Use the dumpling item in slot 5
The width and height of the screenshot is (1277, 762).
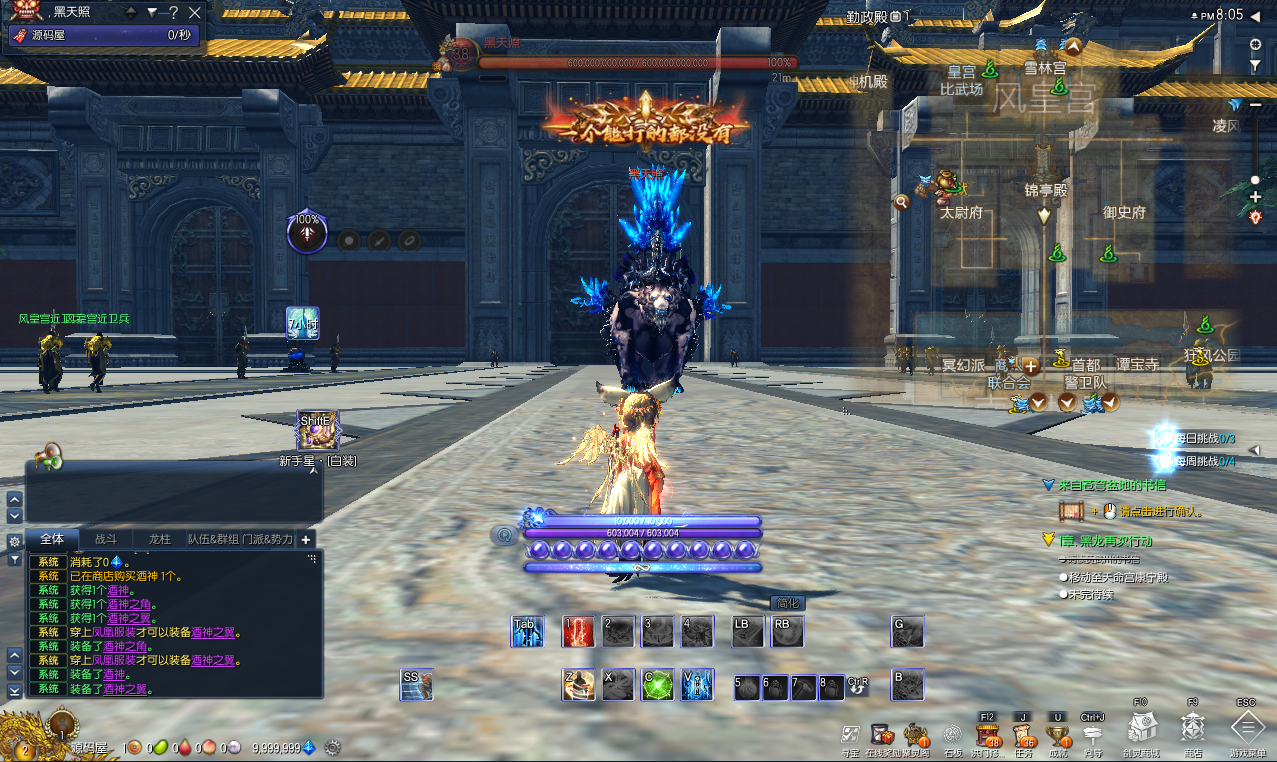click(748, 687)
